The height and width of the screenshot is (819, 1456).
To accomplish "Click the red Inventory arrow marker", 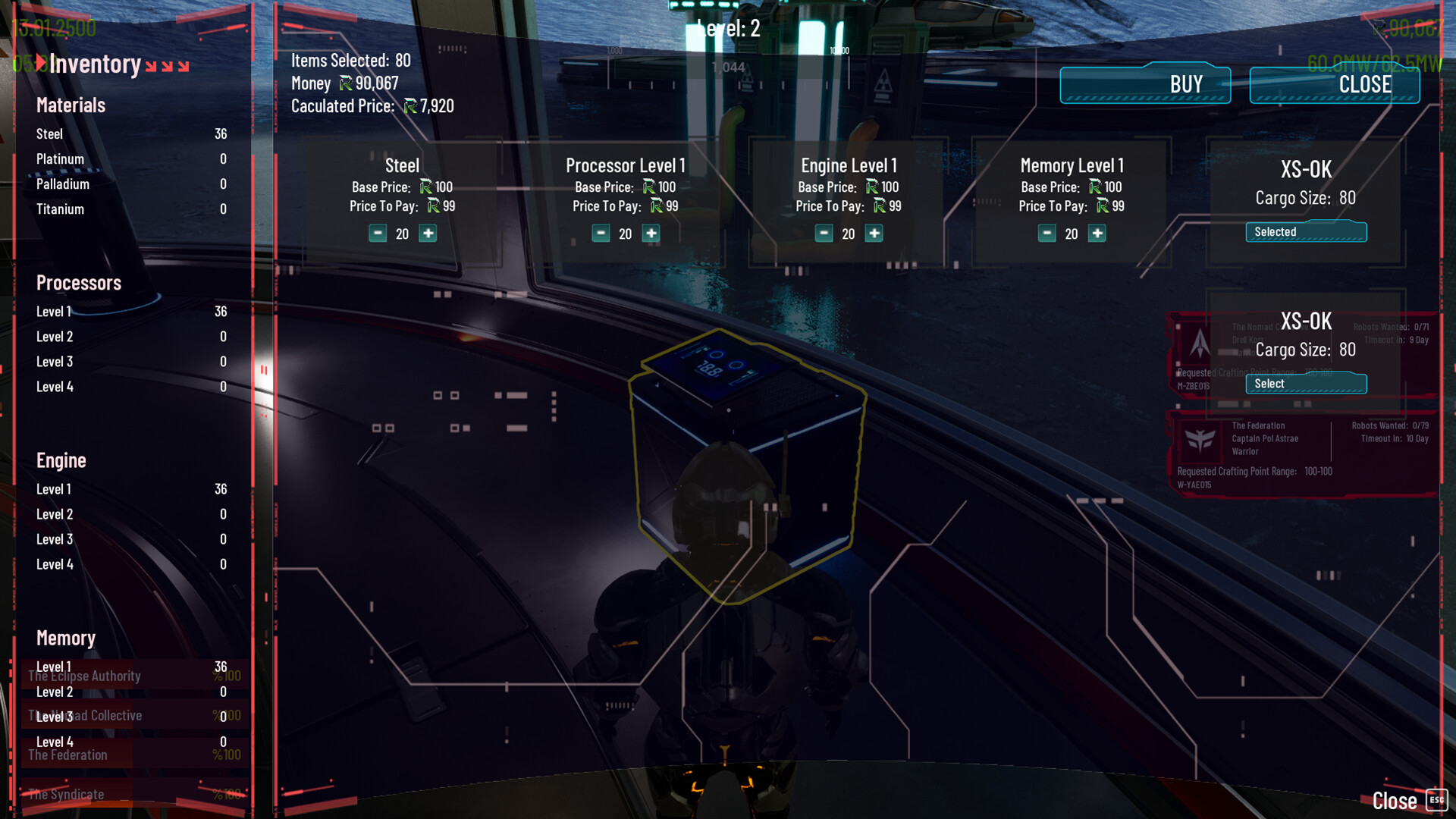I will [40, 64].
